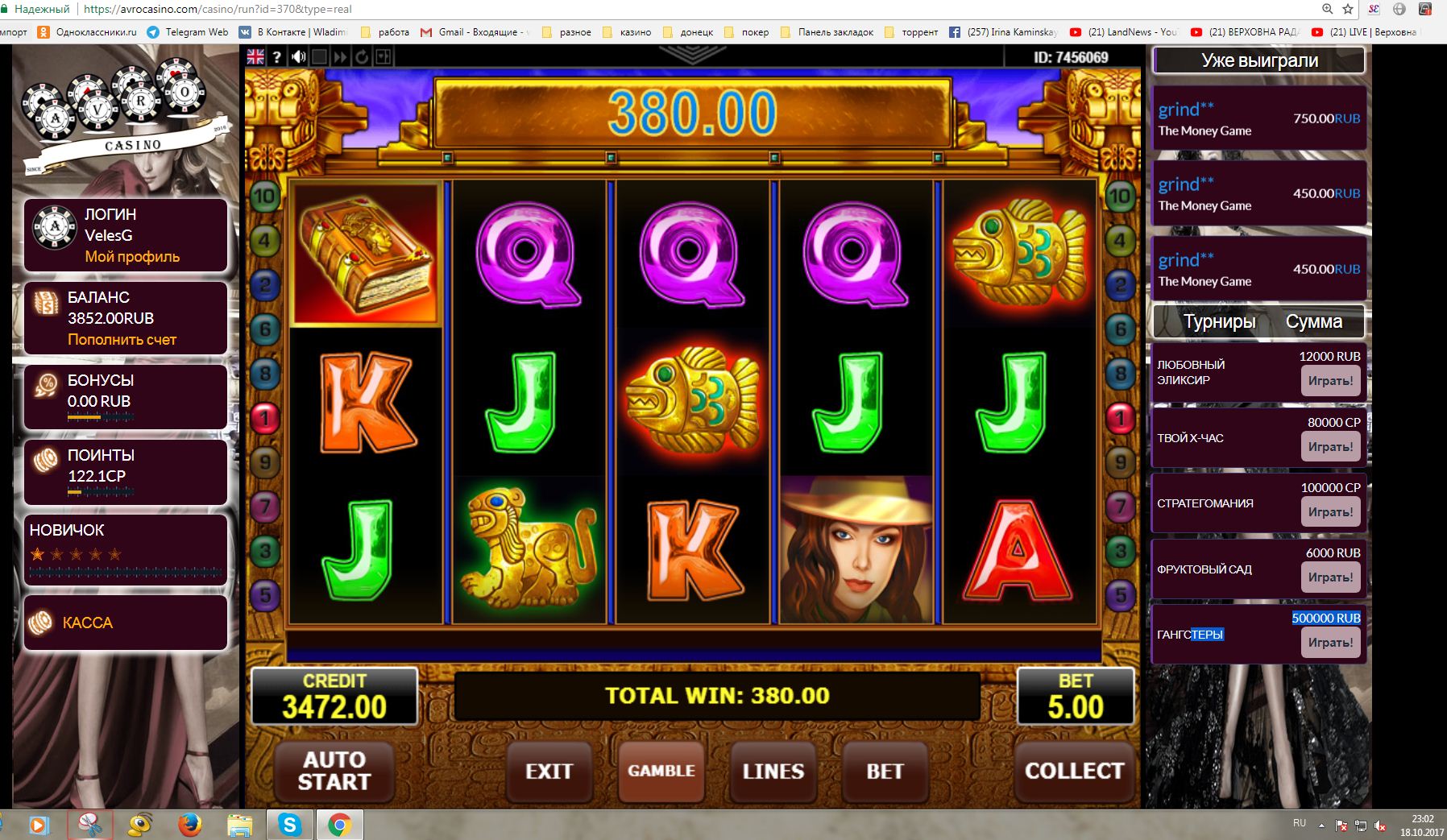
Task: Collect the 380.00 winnings
Action: click(1074, 771)
